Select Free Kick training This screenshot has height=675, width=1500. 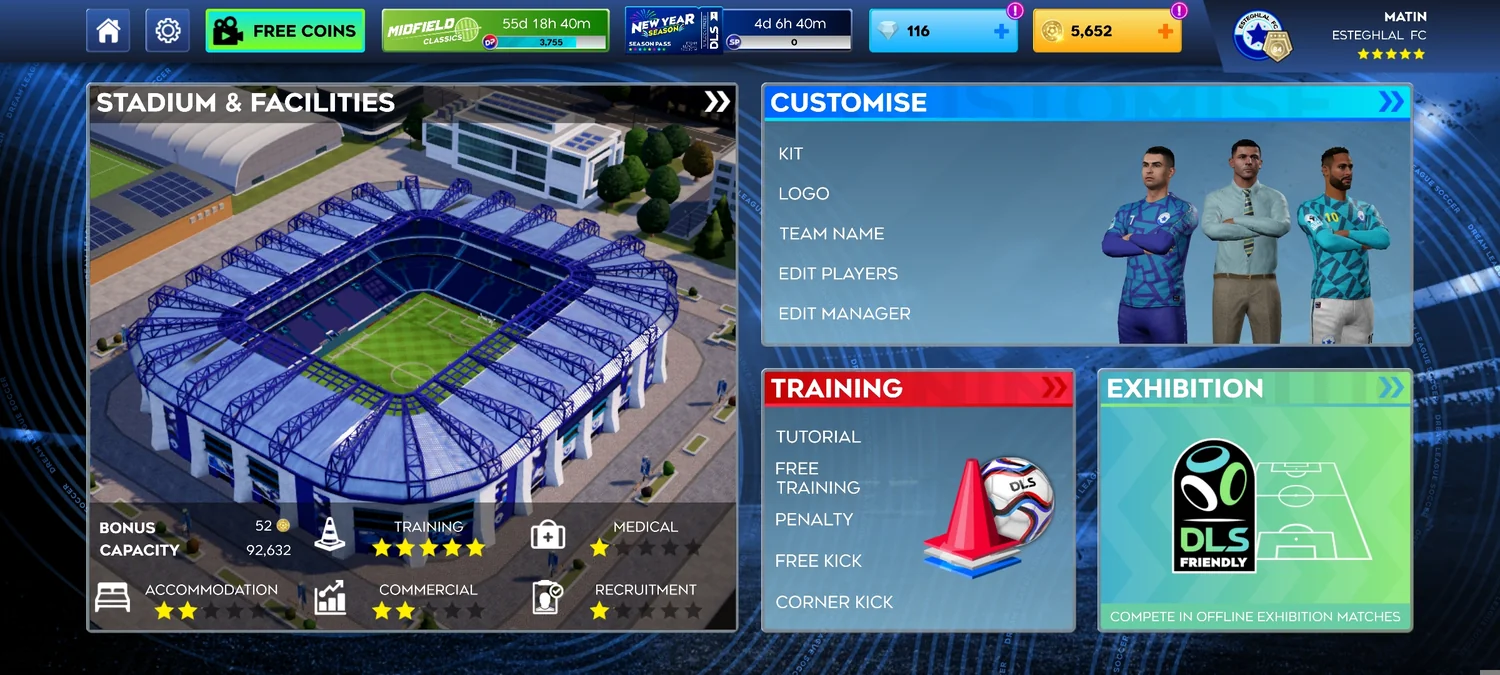point(818,561)
